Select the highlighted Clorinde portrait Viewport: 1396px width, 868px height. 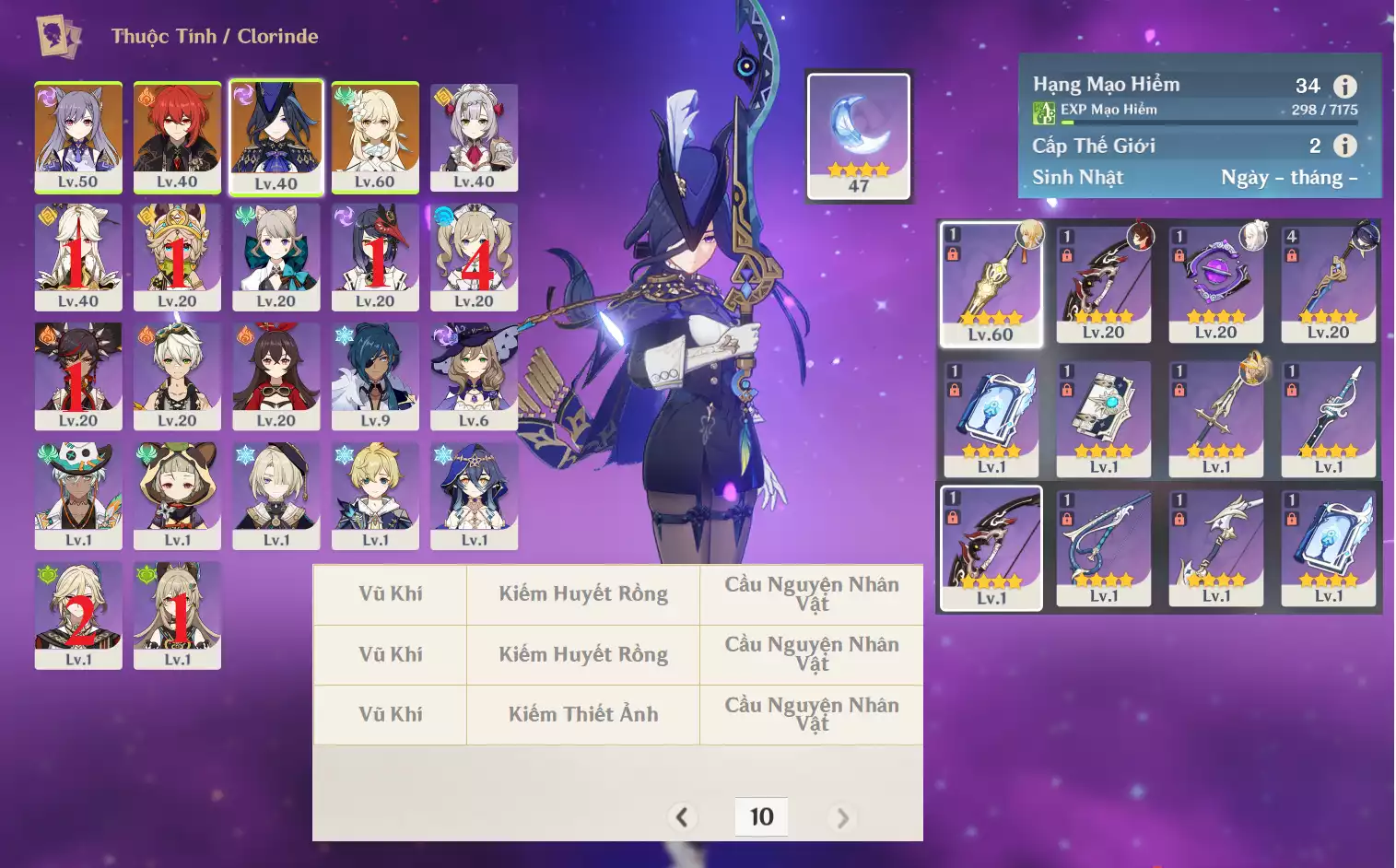[x=276, y=137]
